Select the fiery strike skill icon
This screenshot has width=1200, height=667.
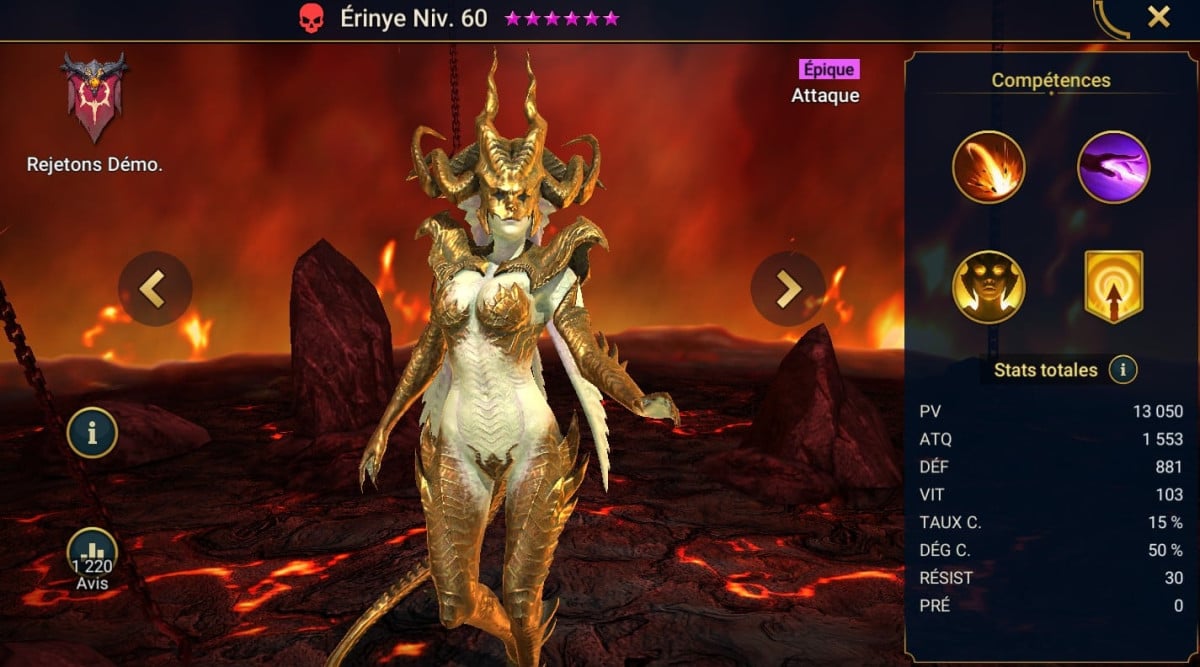pyautogui.click(x=988, y=167)
